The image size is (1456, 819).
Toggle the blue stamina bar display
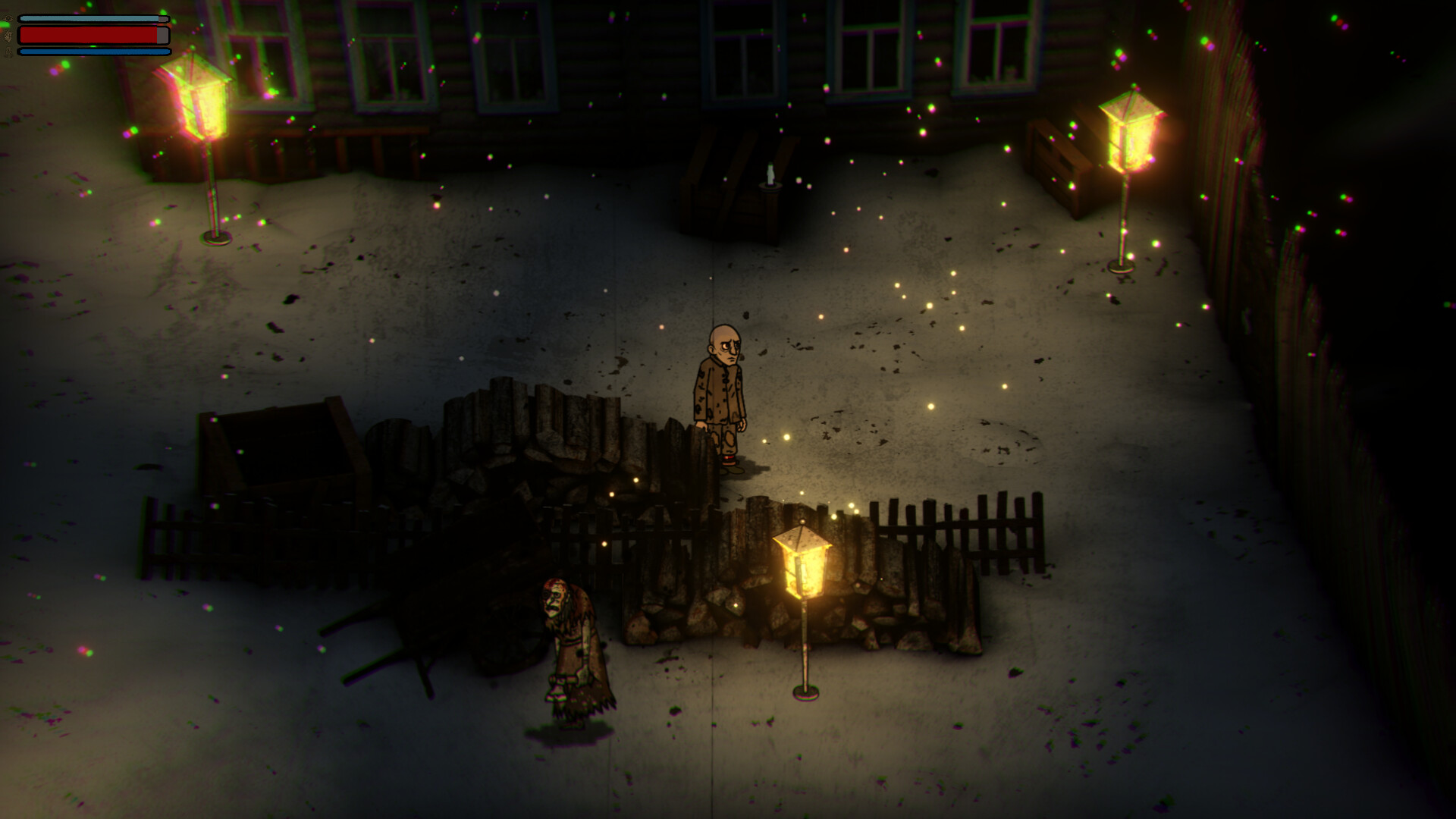91,51
